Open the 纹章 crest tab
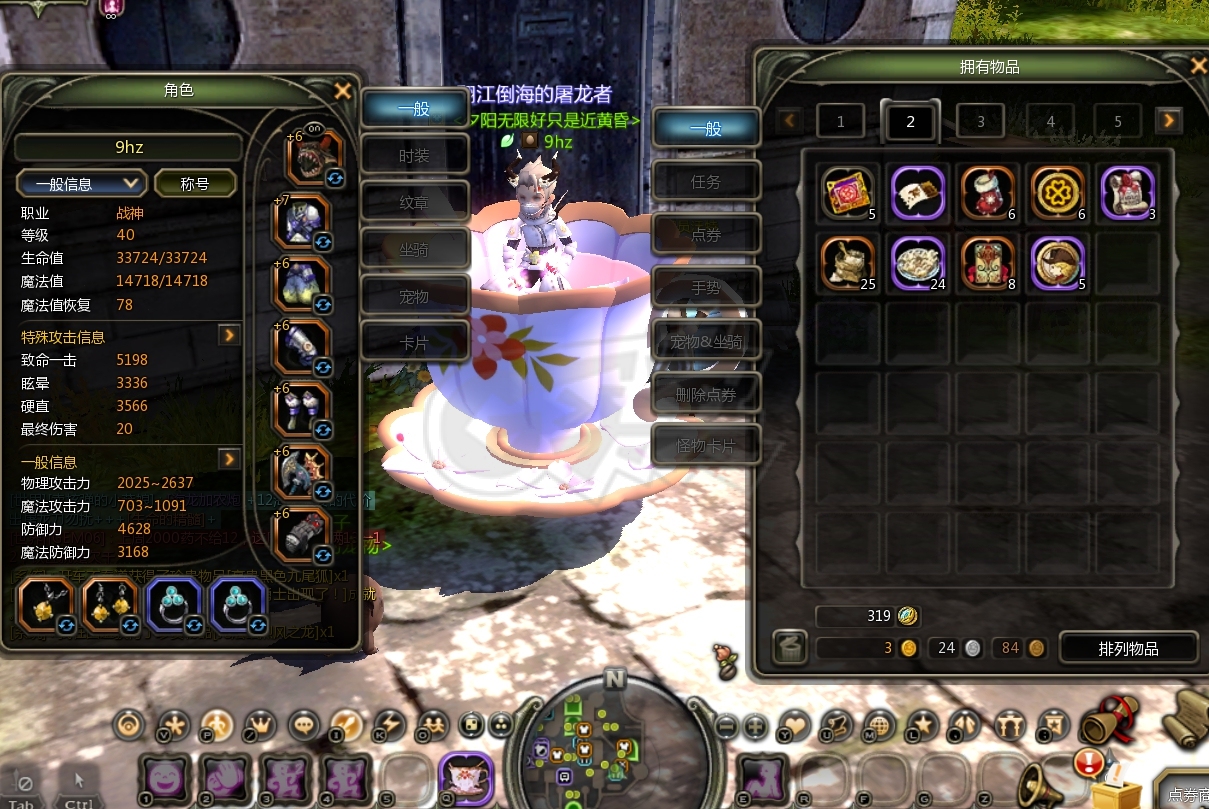Screen dimensions: 1209x809 tap(414, 201)
